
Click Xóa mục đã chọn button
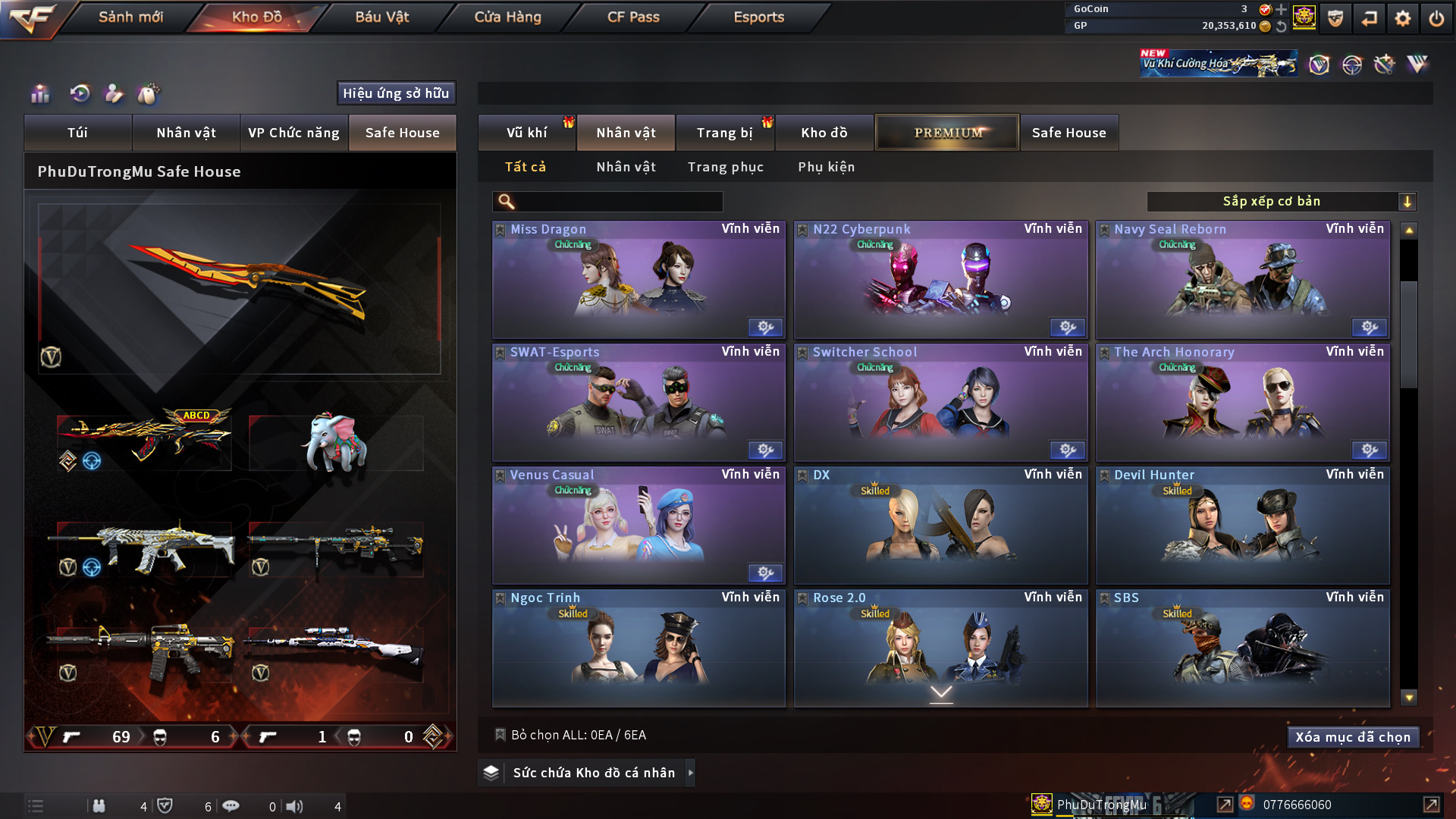point(1353,737)
